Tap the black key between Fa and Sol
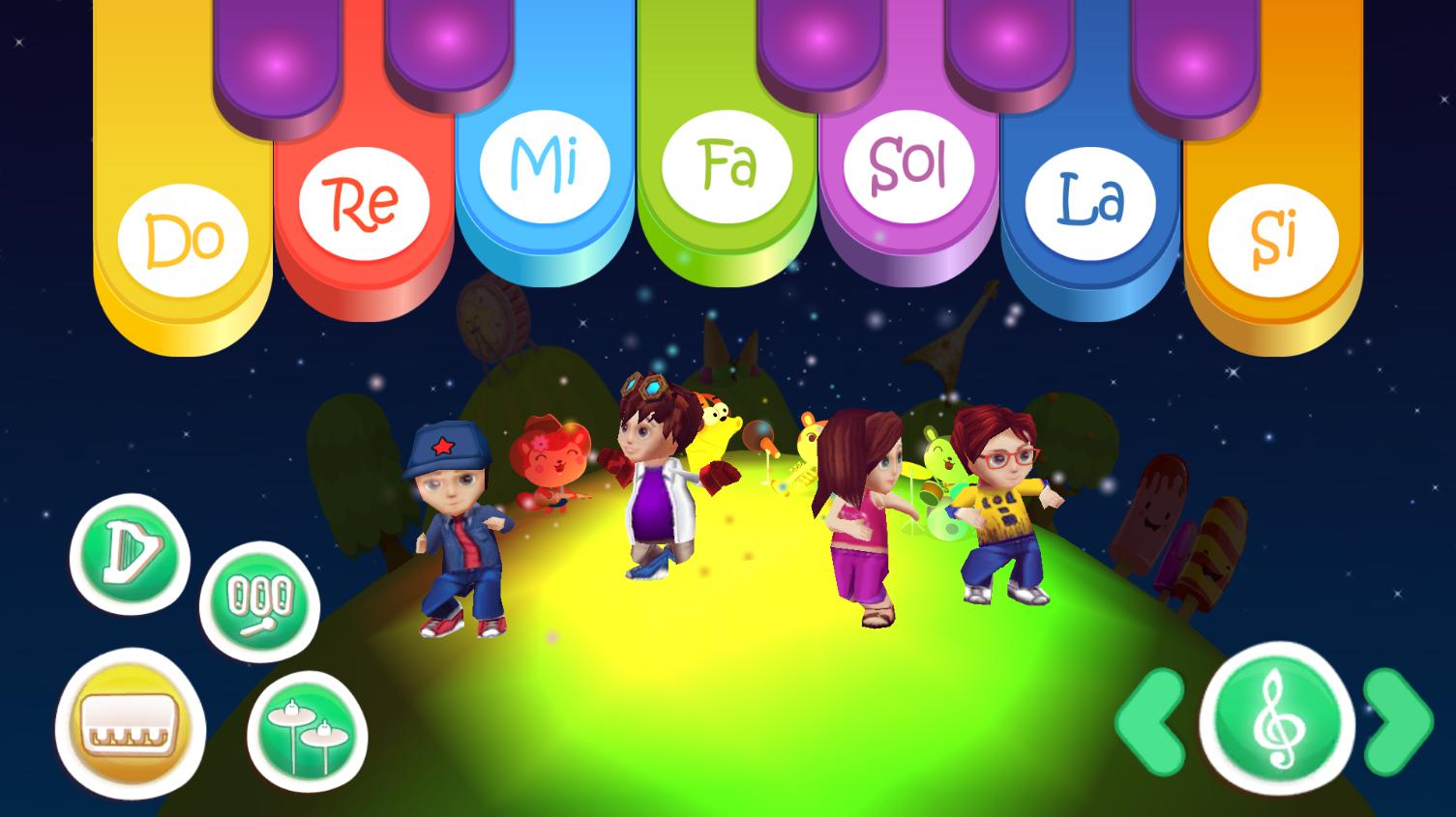Image resolution: width=1456 pixels, height=817 pixels. pos(820,44)
